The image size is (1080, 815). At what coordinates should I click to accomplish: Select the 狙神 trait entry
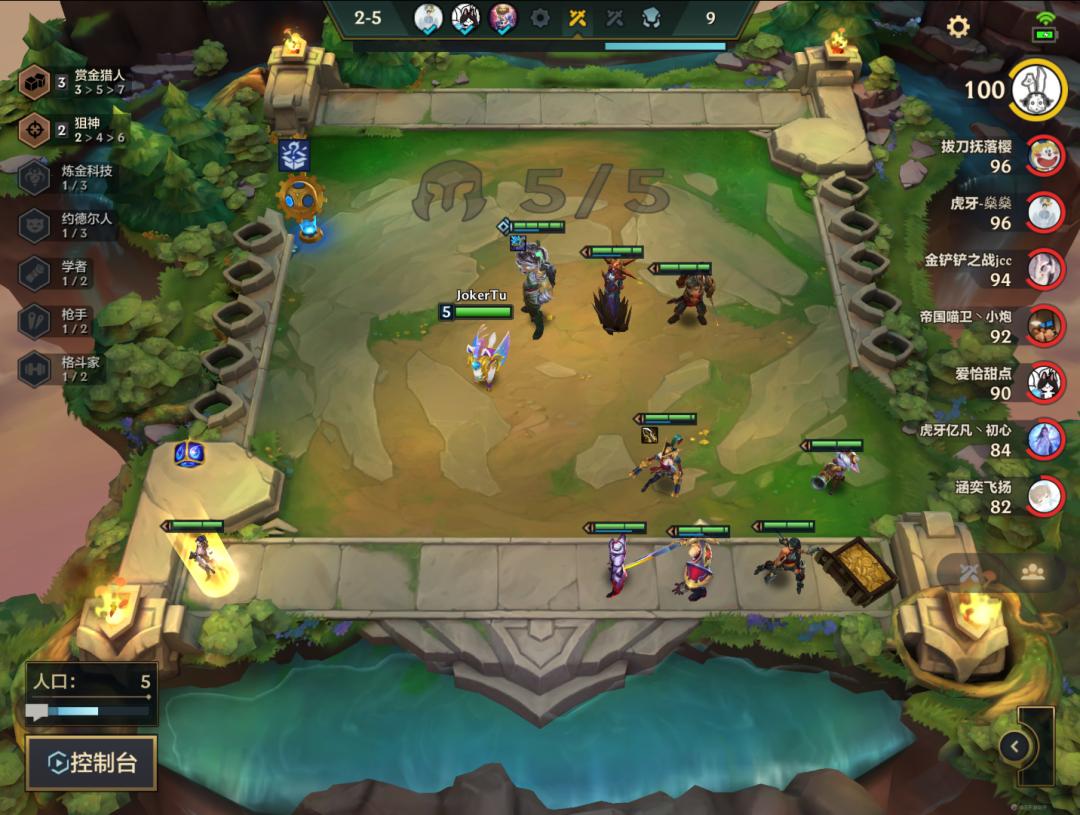72,130
